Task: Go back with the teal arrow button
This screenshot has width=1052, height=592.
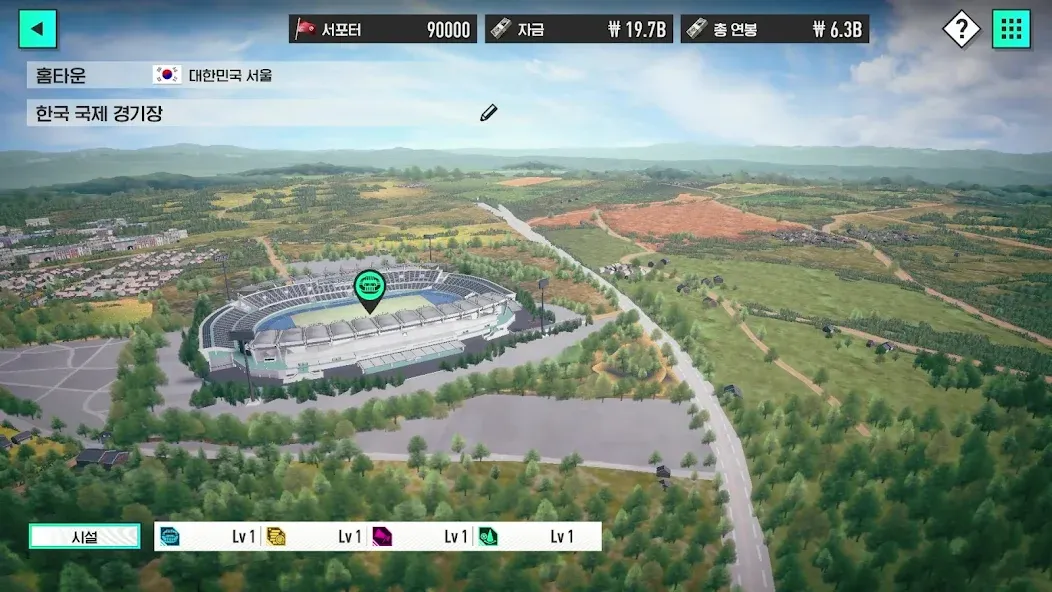Action: pos(38,29)
